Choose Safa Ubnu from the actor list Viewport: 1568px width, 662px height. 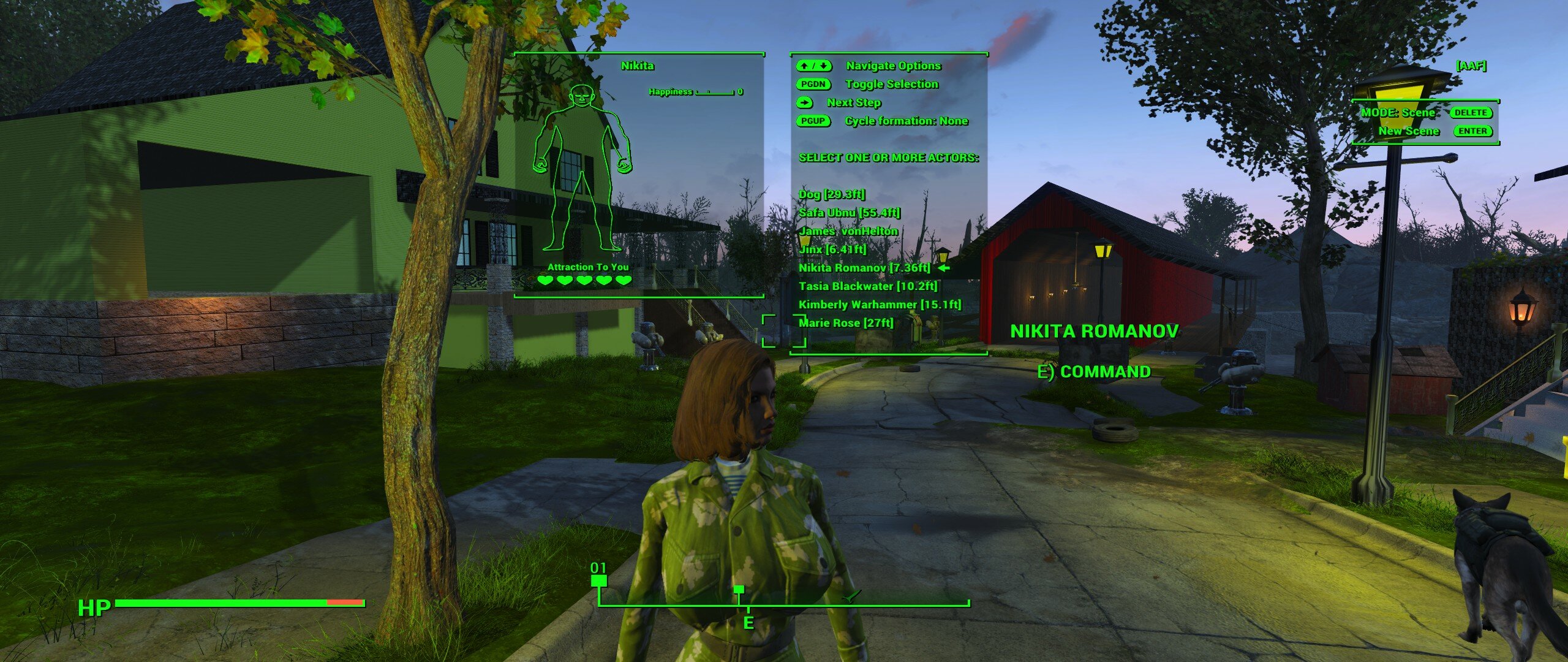849,213
